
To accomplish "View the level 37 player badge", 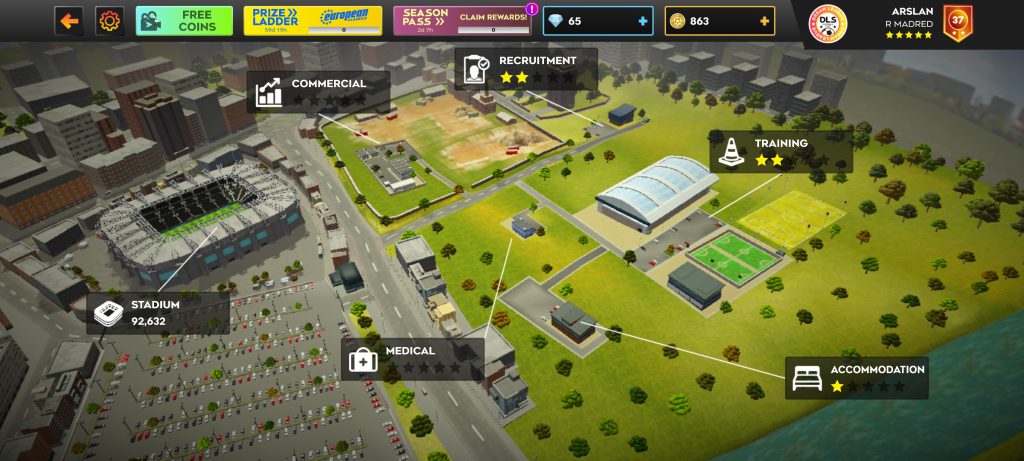I will 957,23.
